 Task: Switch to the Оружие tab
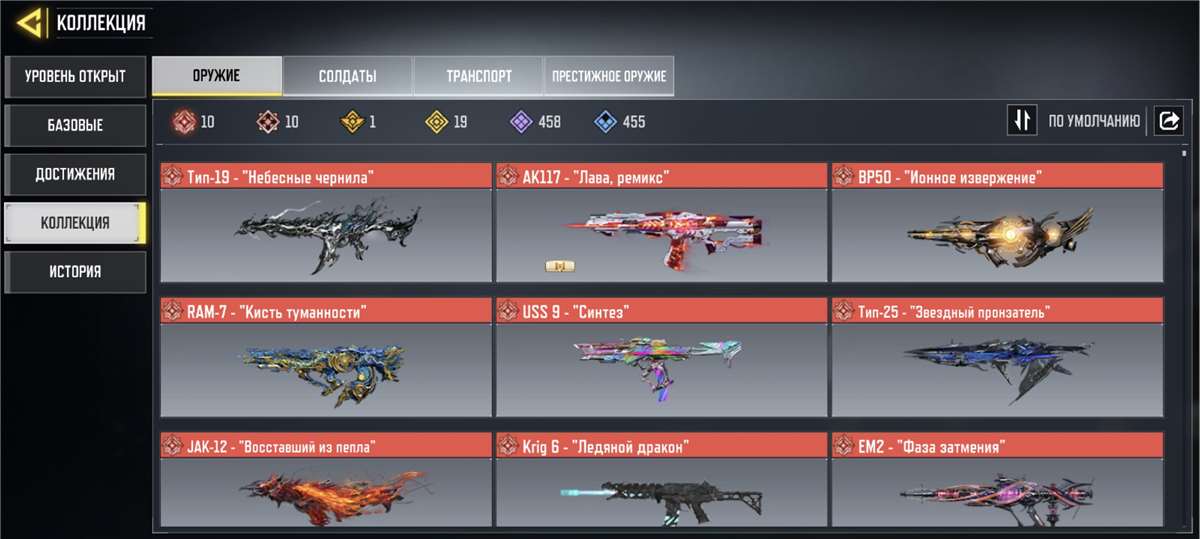pos(217,76)
